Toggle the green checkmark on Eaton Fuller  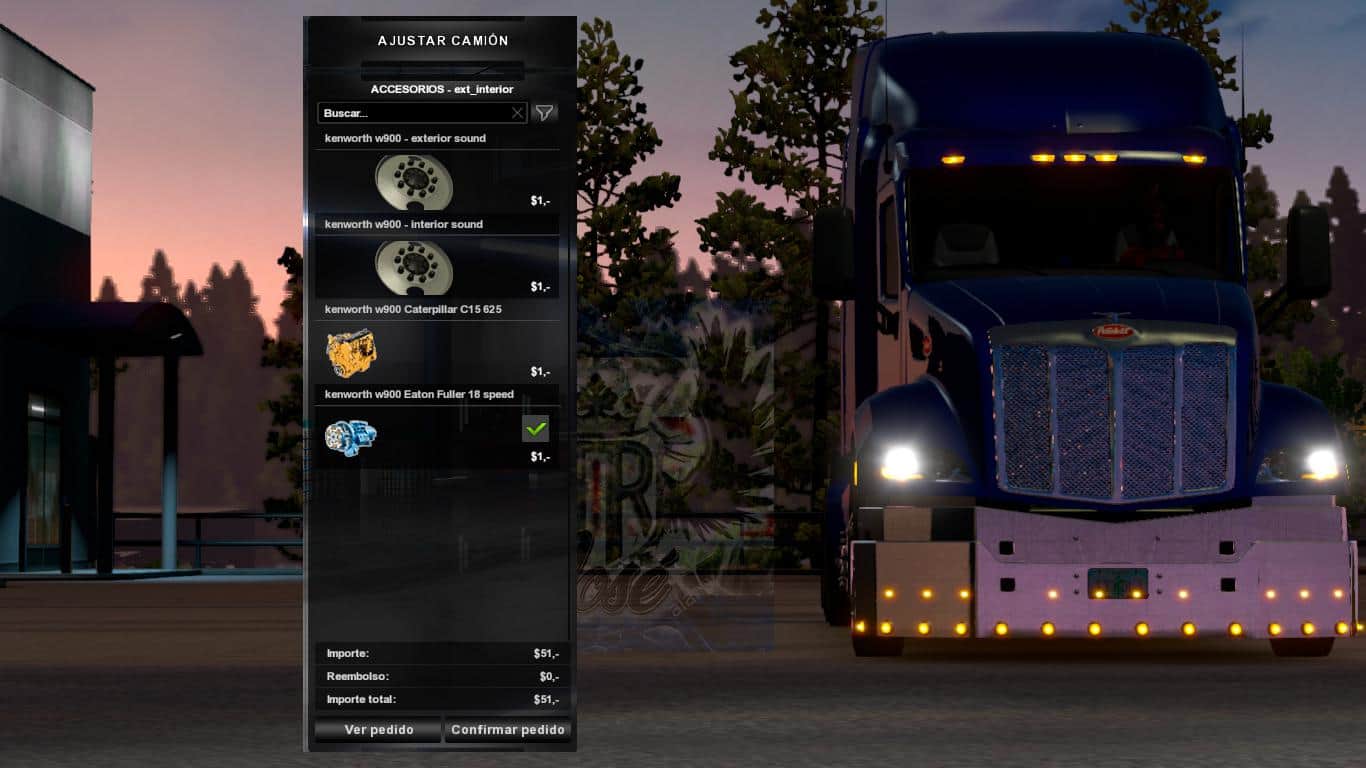pyautogui.click(x=536, y=429)
